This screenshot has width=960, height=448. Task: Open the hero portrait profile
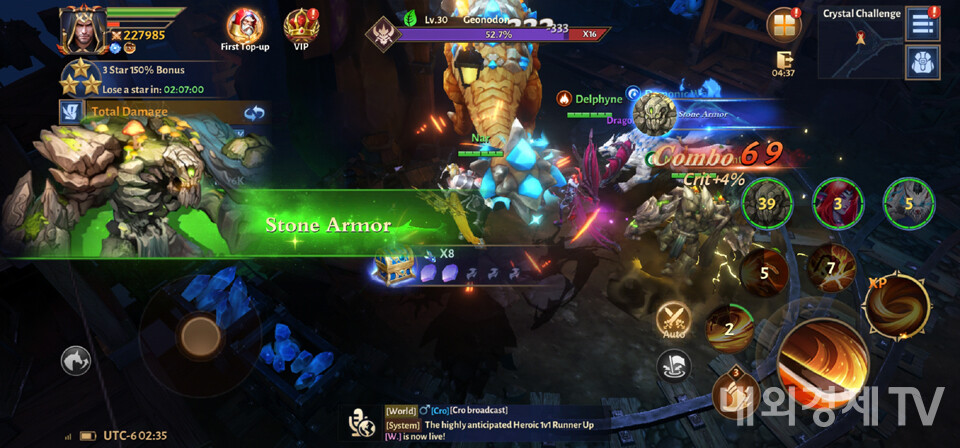tap(82, 30)
